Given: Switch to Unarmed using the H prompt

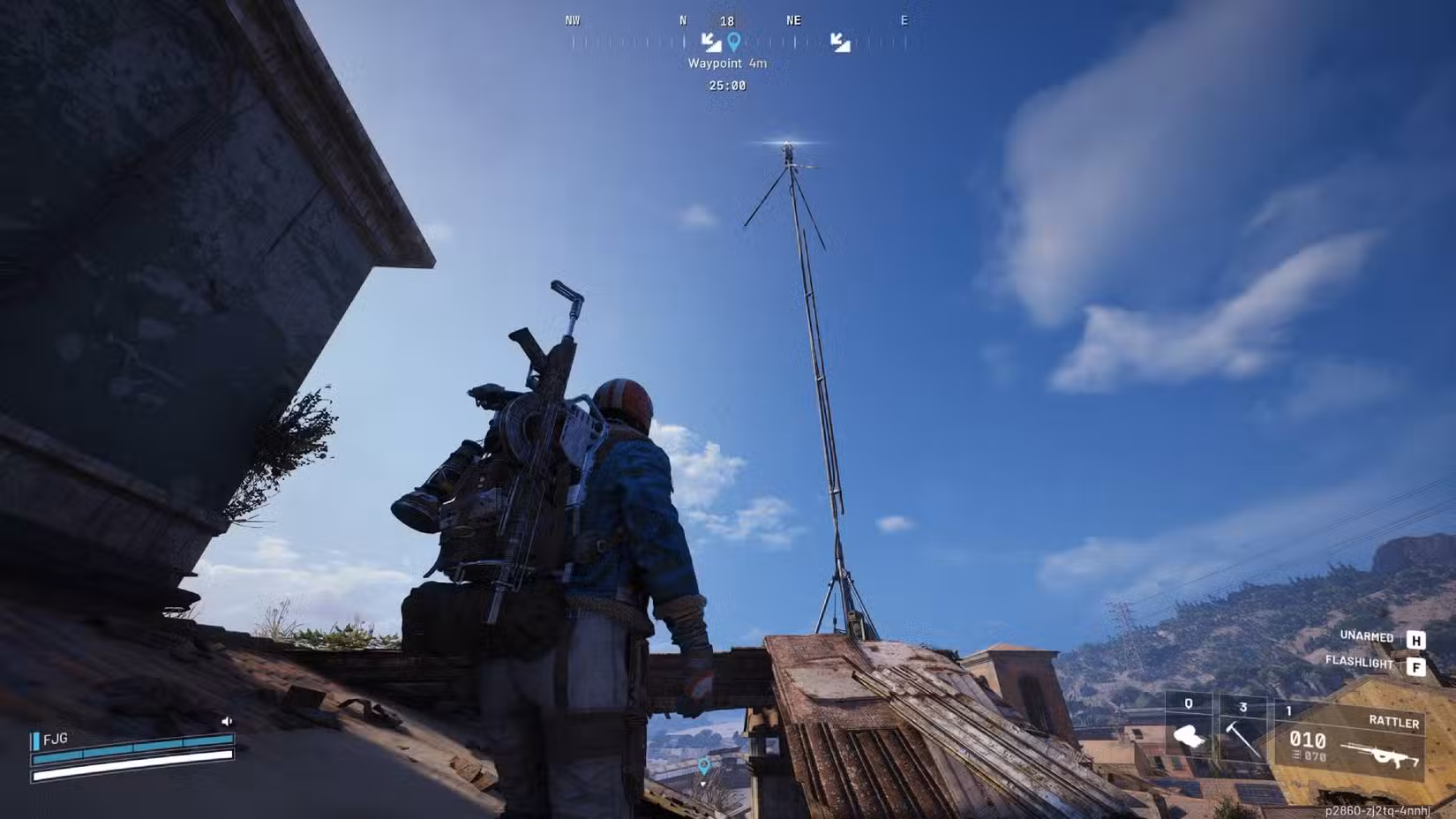Looking at the screenshot, I should 1416,640.
